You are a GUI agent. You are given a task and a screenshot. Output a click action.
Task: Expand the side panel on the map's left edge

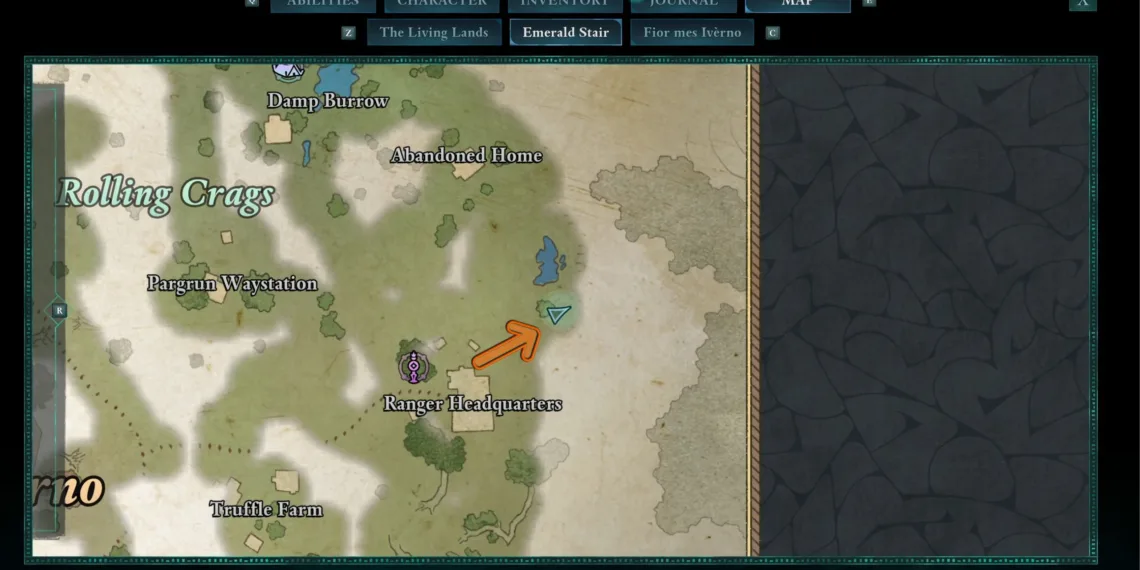point(59,311)
